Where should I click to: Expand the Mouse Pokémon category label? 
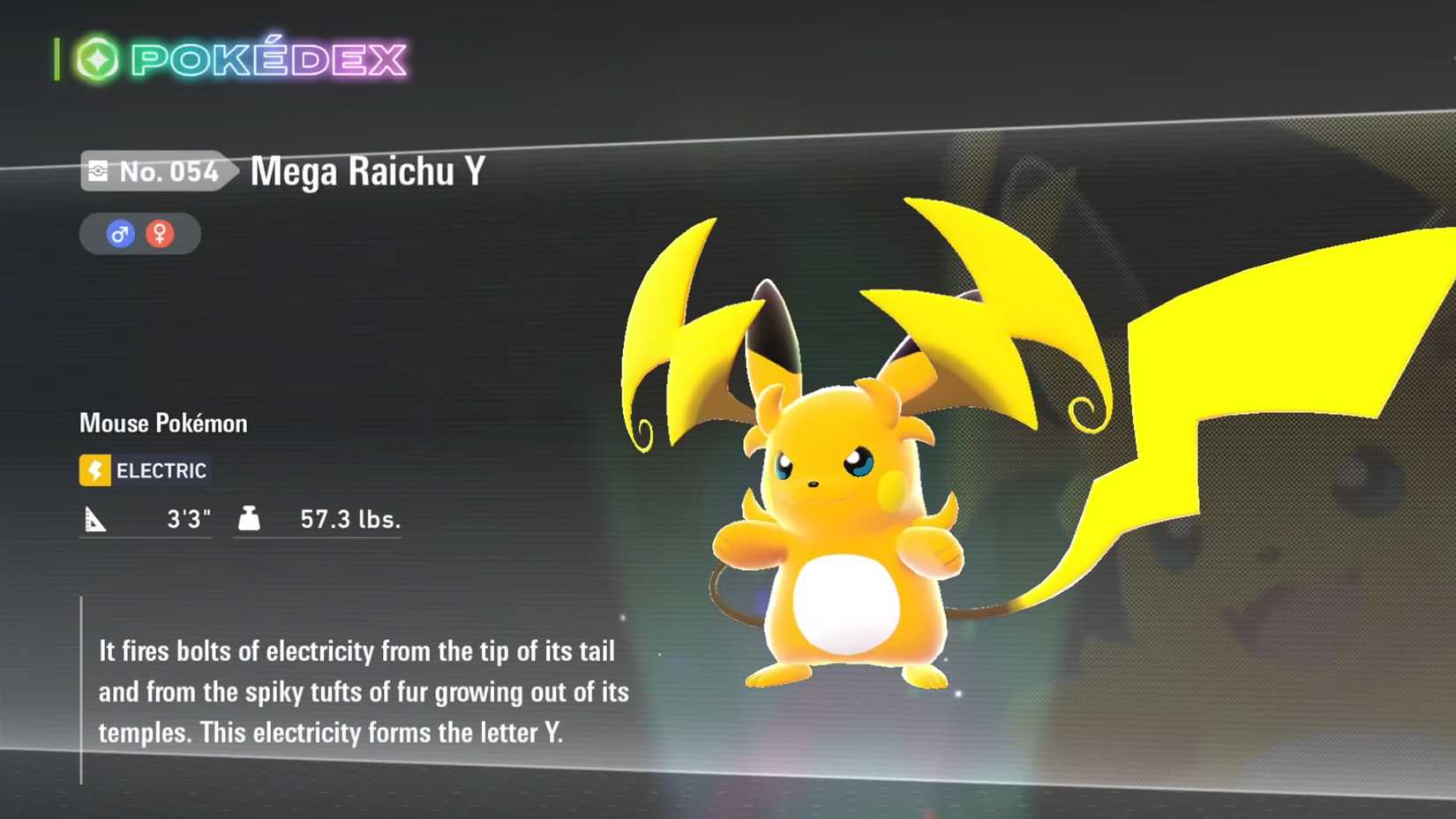pyautogui.click(x=162, y=423)
